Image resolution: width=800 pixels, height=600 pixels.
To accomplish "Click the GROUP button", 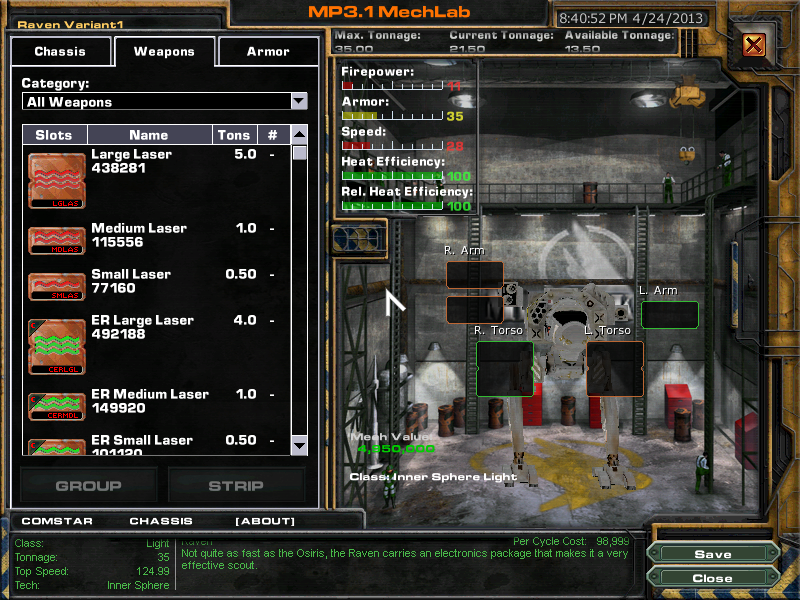I will pos(88,486).
